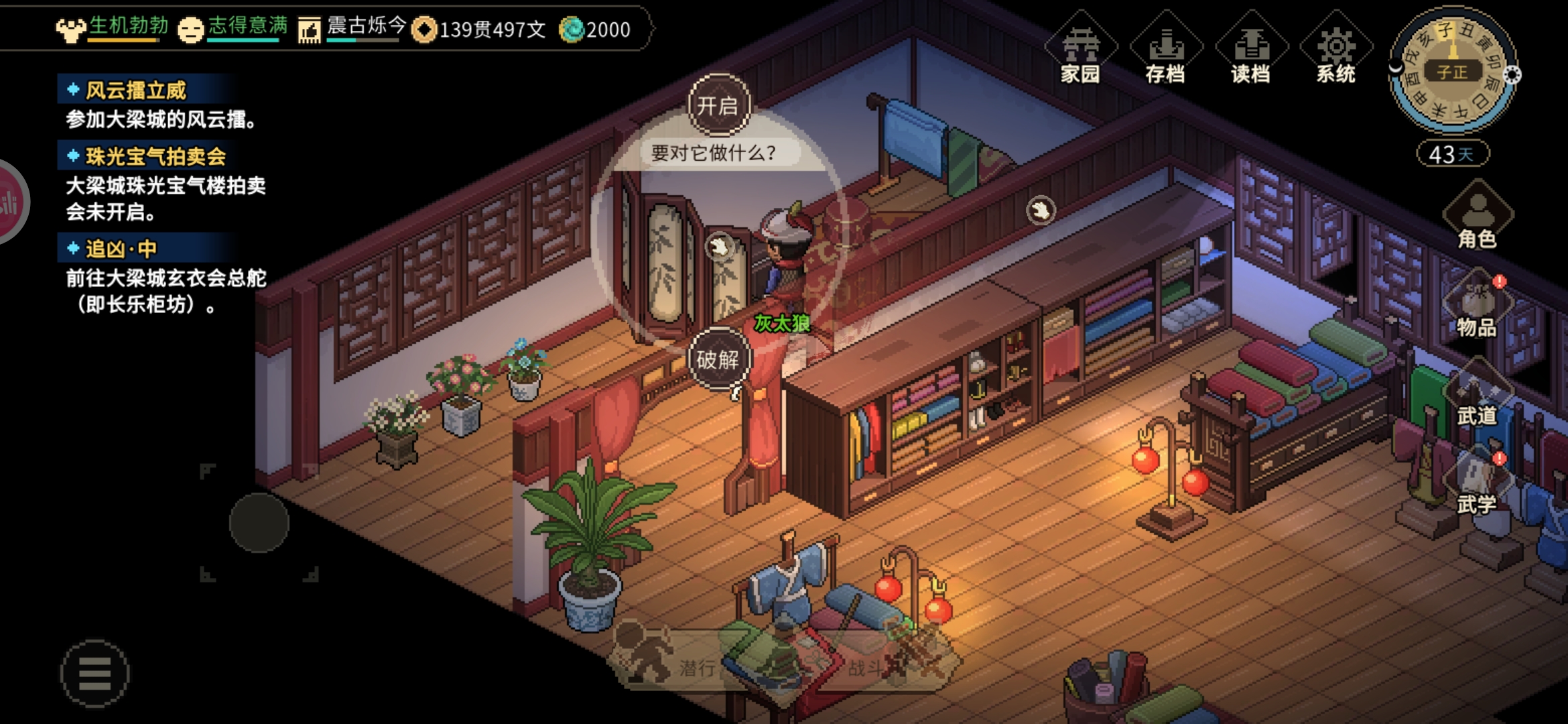
Task: Click the time-of-day compass clock
Action: 1452,71
